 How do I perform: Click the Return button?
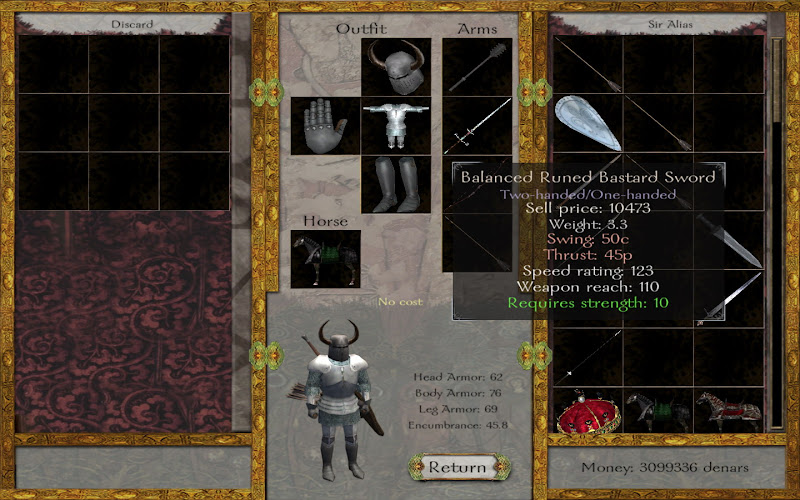click(457, 467)
